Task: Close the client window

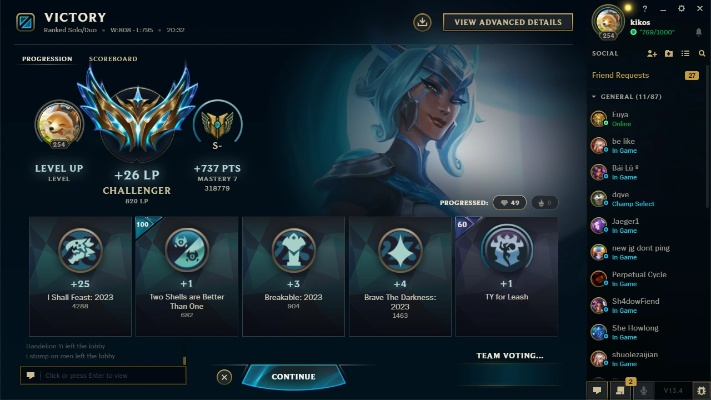Action: pos(700,8)
